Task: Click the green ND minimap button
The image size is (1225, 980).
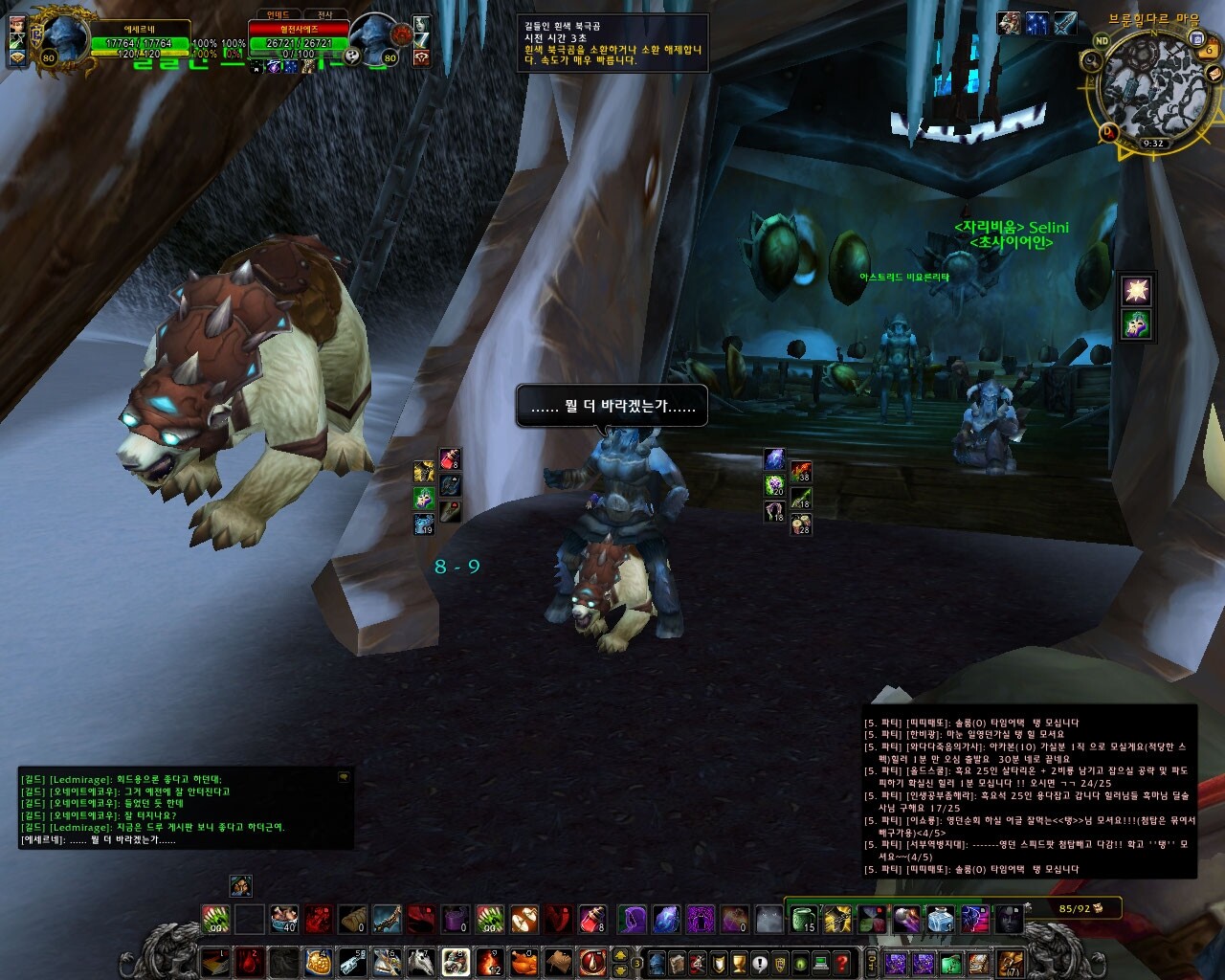Action: 1102,40
